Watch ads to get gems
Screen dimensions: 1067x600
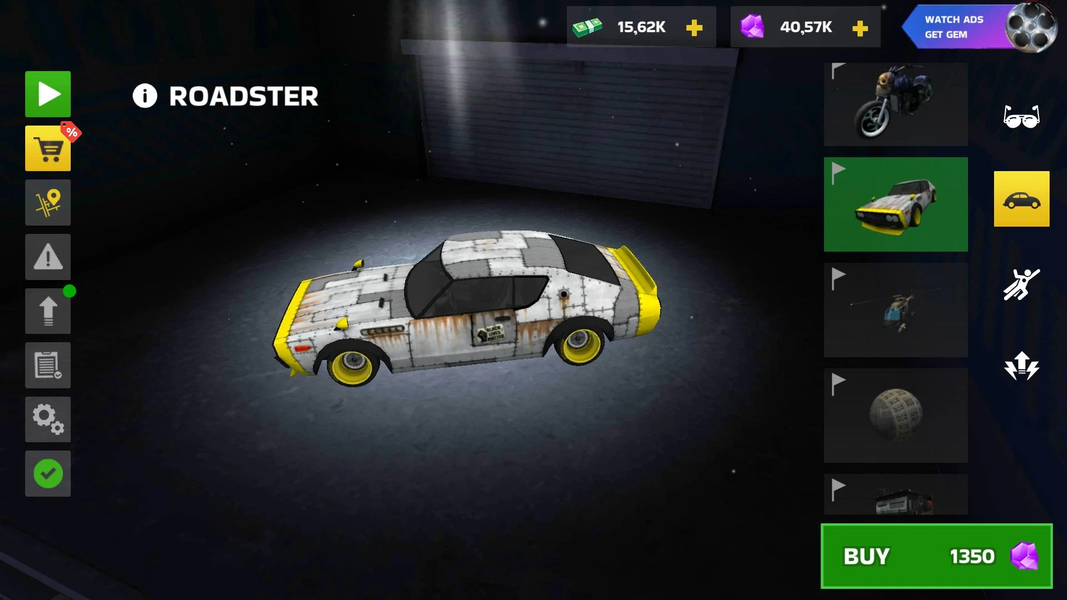[978, 27]
